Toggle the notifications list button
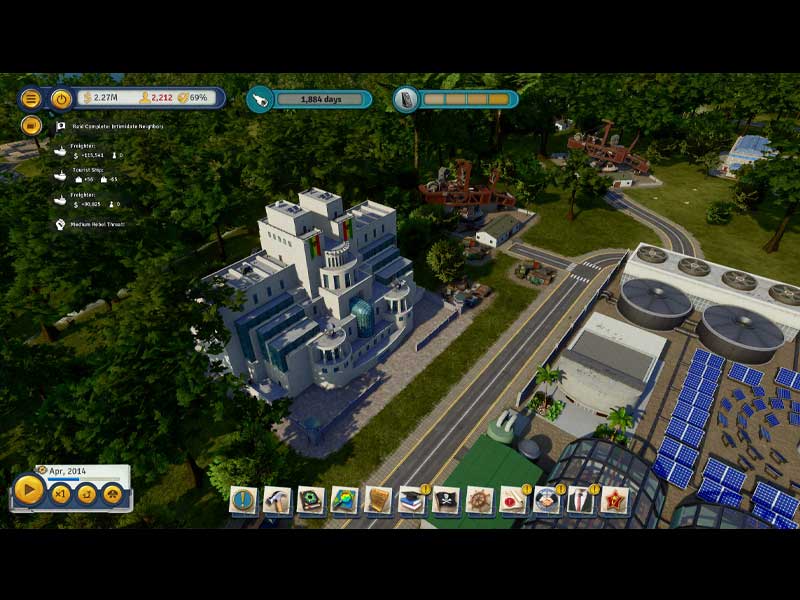 tap(31, 125)
